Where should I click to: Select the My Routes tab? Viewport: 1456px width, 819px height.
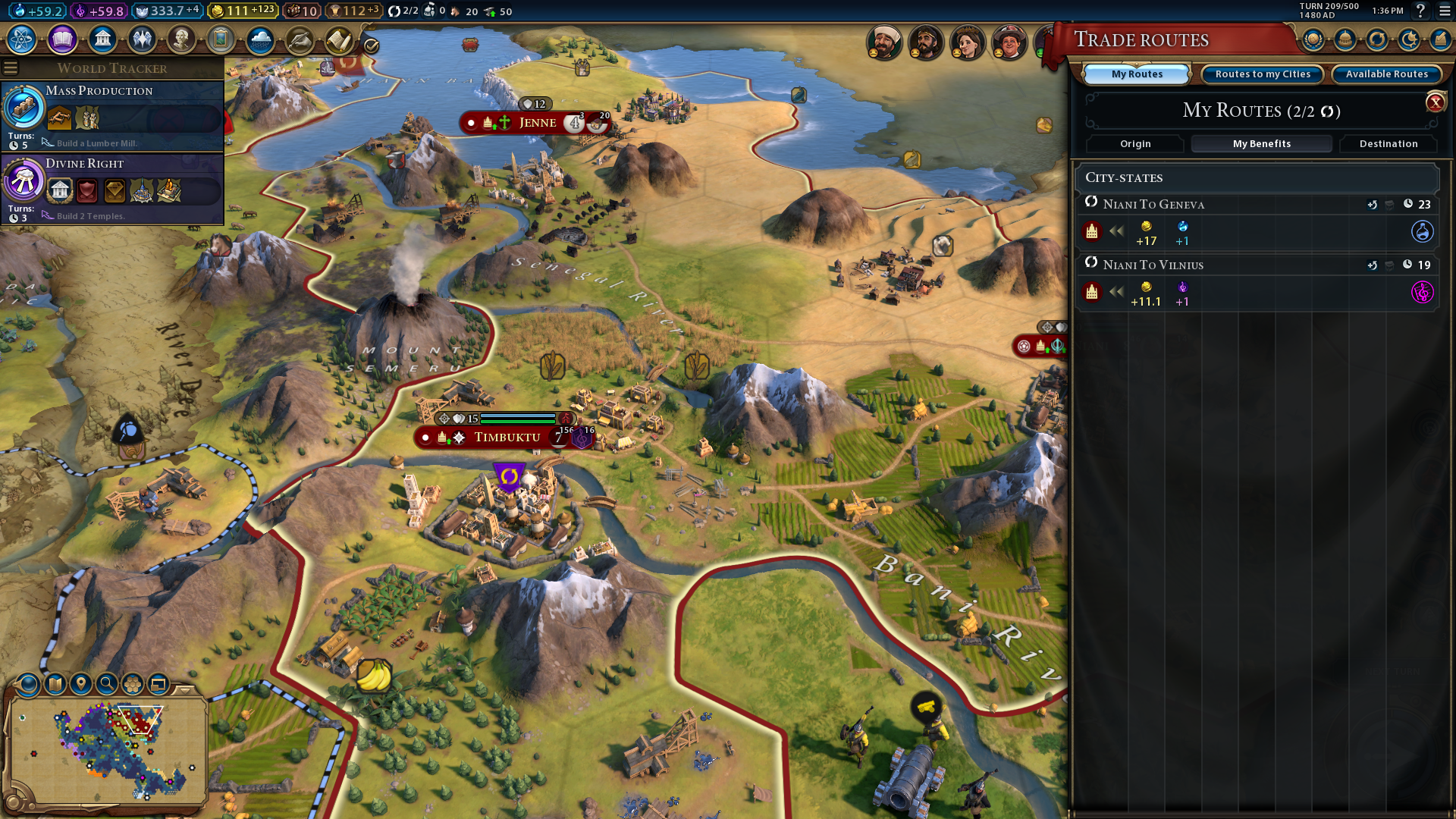1137,74
